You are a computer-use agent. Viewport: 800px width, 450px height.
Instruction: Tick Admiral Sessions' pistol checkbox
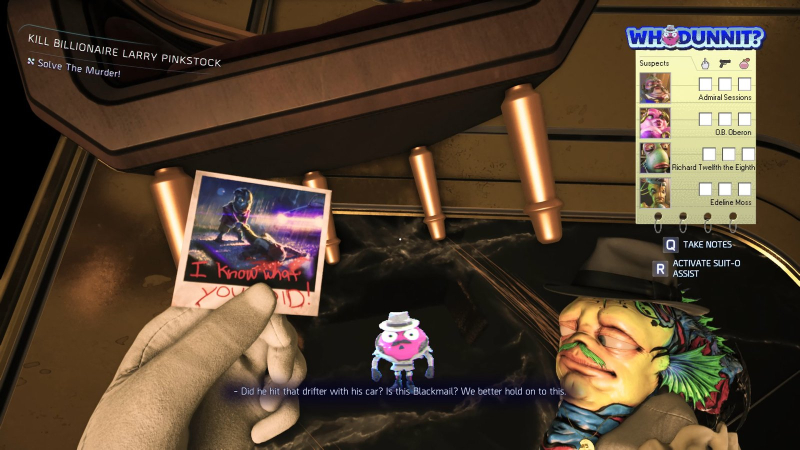(724, 84)
